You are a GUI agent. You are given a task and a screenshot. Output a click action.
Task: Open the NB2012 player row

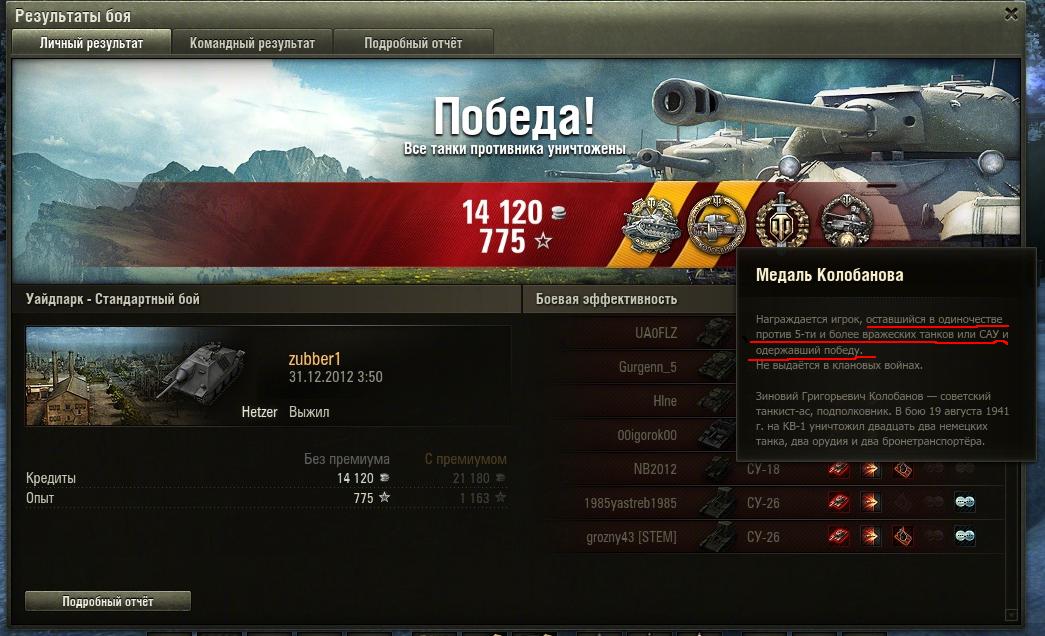640,469
